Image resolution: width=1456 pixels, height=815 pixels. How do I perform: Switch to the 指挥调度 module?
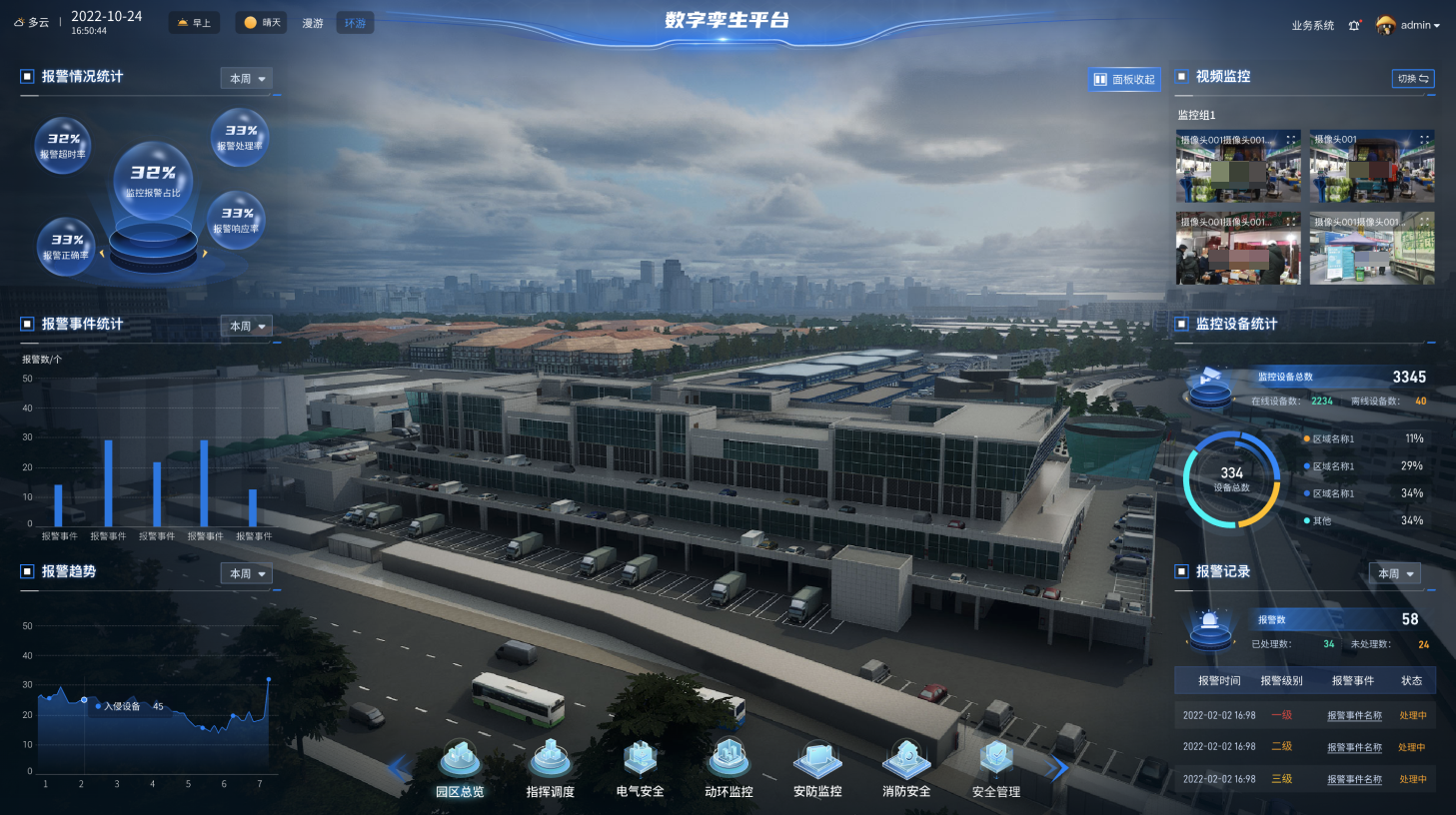coord(550,768)
